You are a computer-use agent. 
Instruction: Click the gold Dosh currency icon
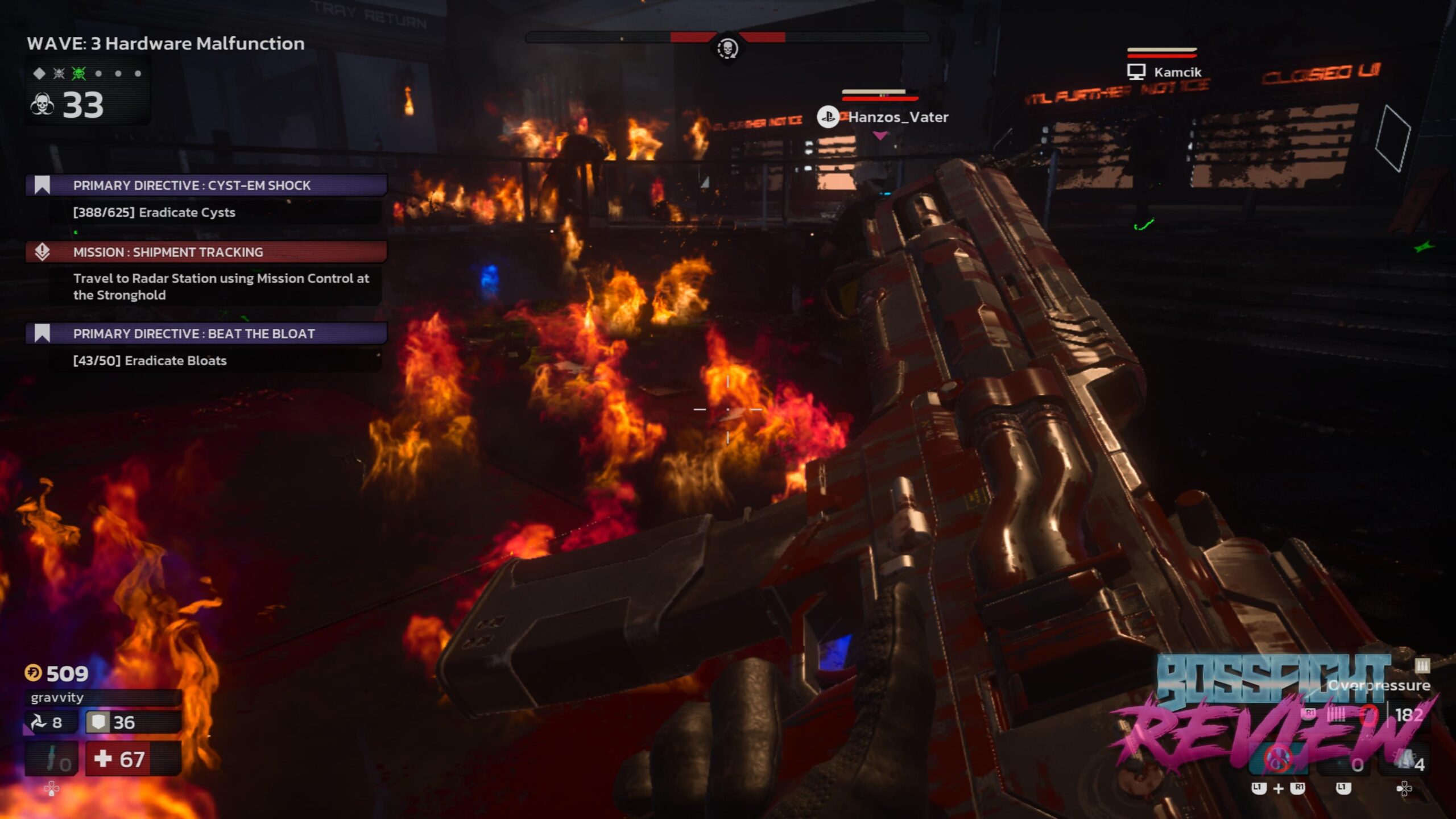pyautogui.click(x=33, y=673)
